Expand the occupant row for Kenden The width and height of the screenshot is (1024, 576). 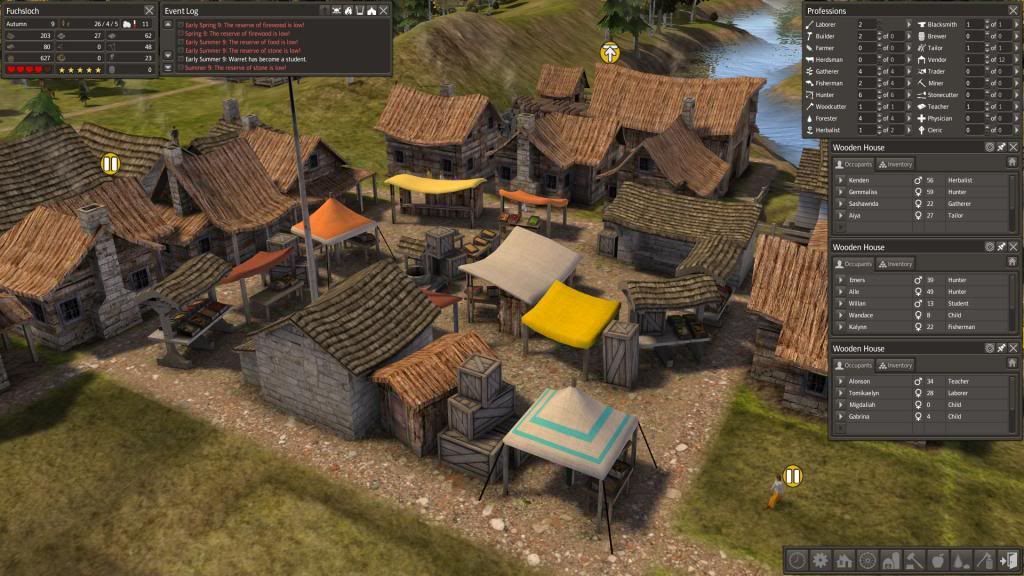840,180
